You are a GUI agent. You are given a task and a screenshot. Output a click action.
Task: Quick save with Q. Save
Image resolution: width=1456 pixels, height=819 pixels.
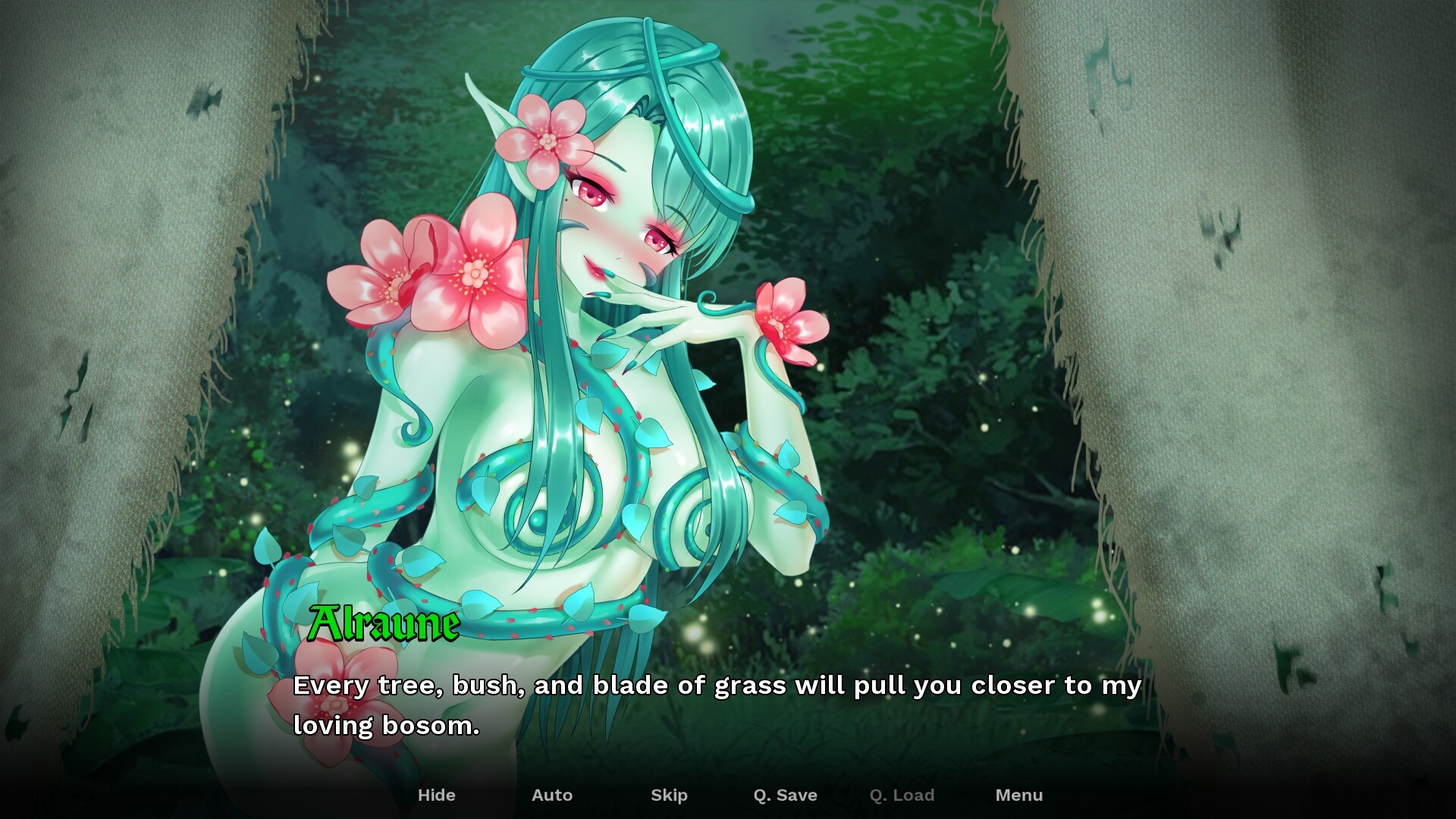pyautogui.click(x=785, y=795)
